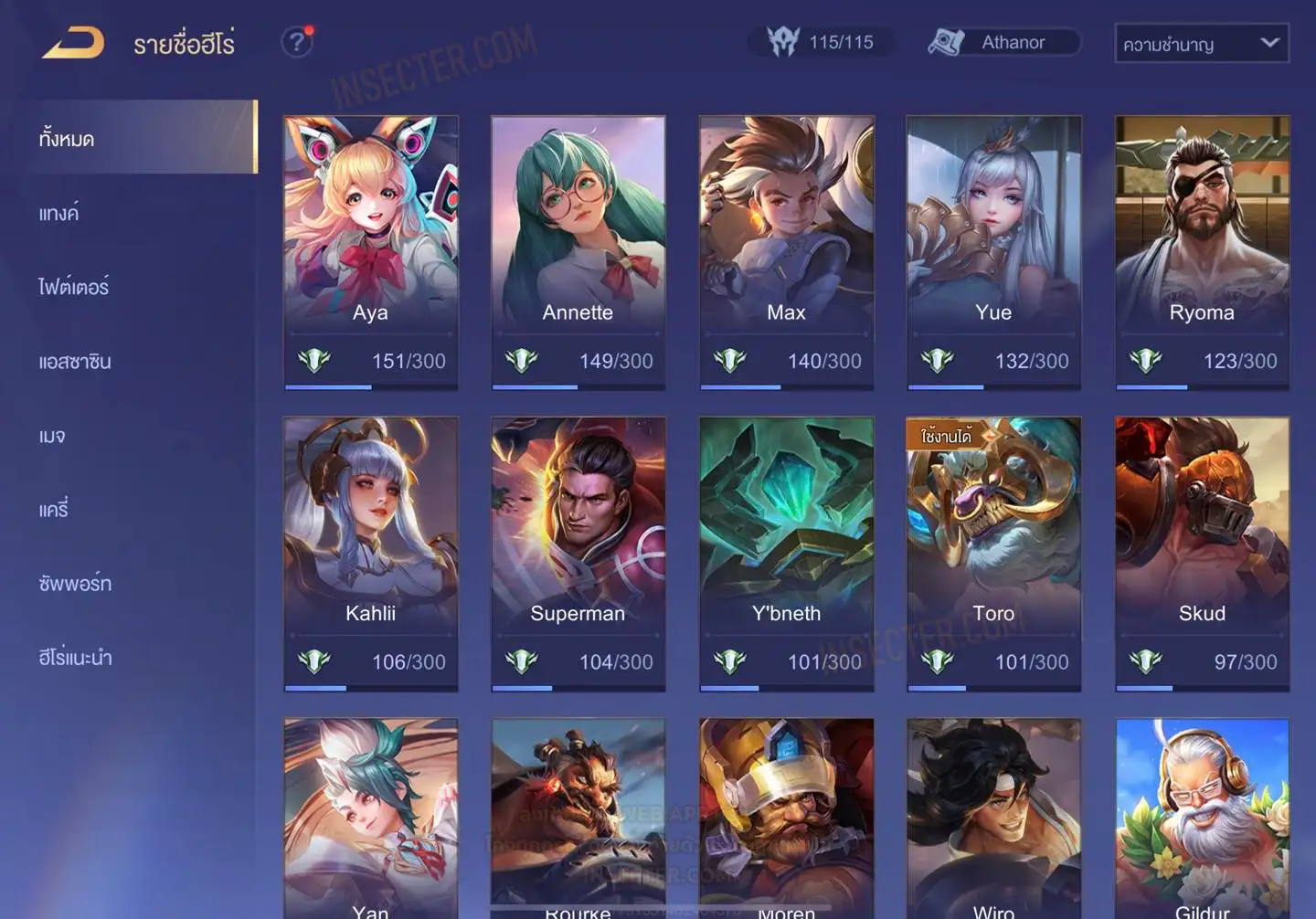
Task: Open the question mark help icon
Action: point(296,42)
